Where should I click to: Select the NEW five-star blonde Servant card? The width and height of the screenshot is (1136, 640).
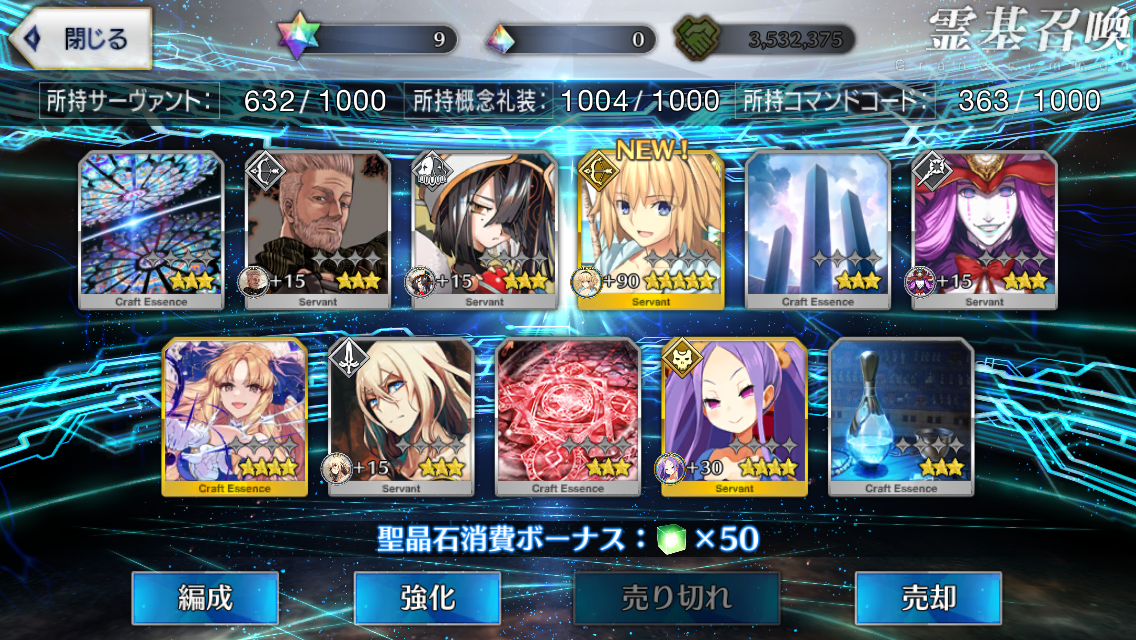point(651,229)
